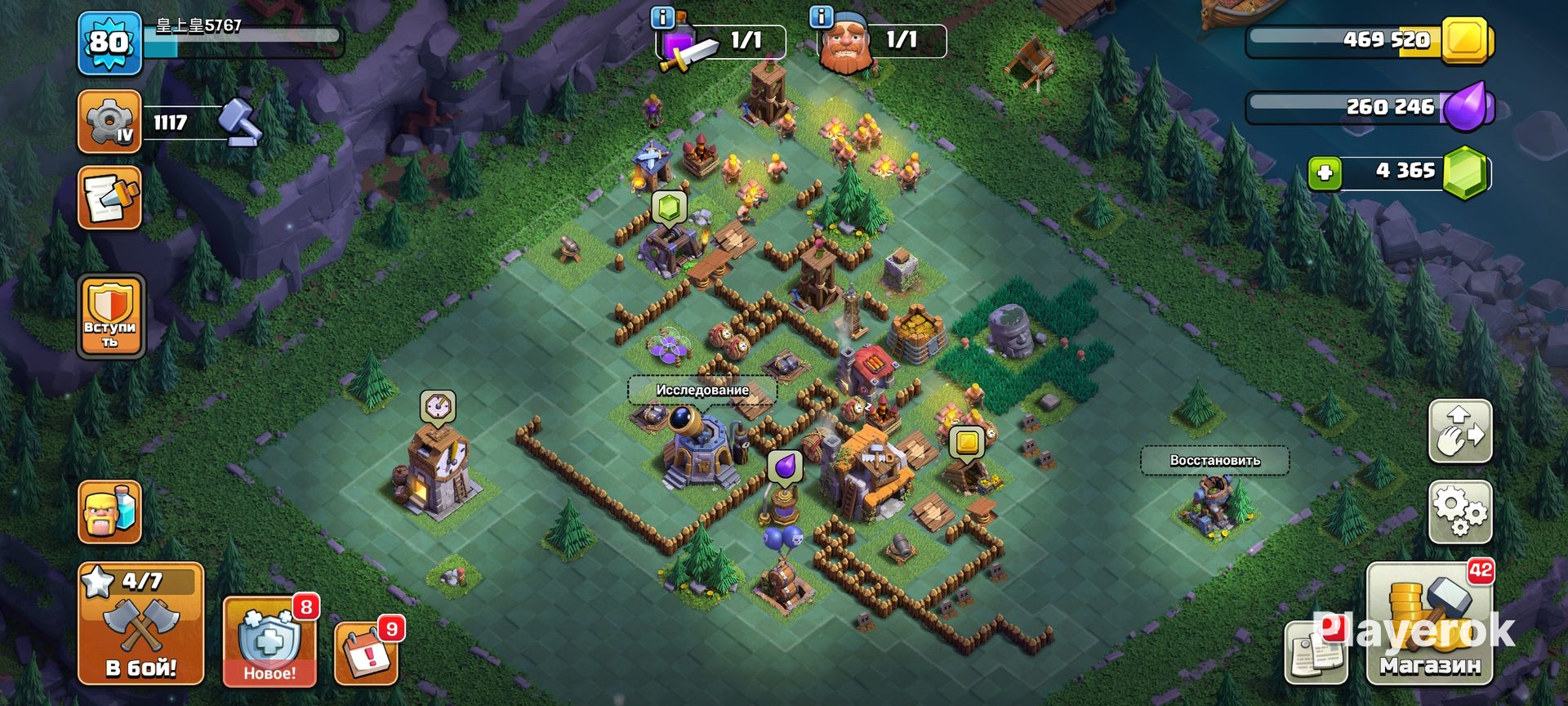The height and width of the screenshot is (706, 1568).
Task: Open the league gear IV badge
Action: coord(110,123)
